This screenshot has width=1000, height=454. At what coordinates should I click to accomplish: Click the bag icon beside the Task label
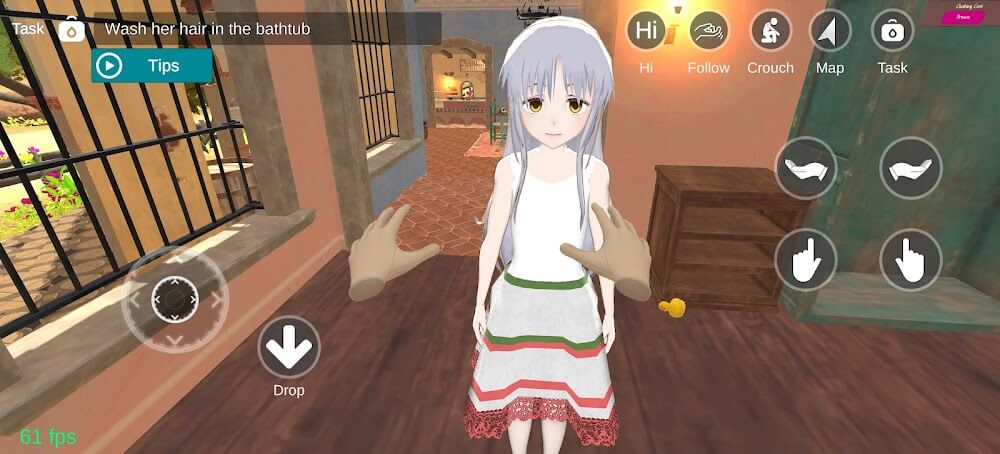pyautogui.click(x=72, y=30)
